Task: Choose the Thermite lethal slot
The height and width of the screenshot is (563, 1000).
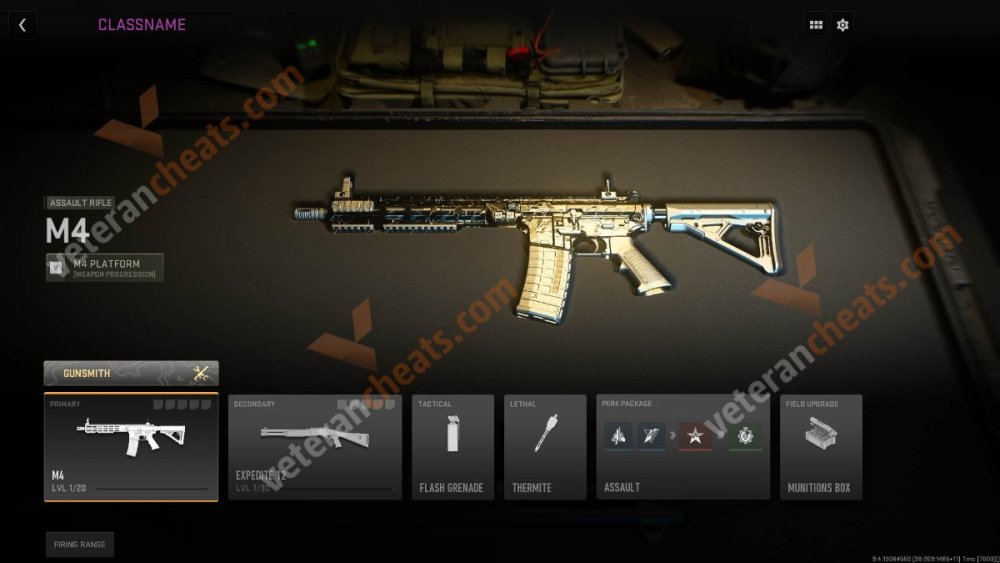Action: pyautogui.click(x=545, y=447)
